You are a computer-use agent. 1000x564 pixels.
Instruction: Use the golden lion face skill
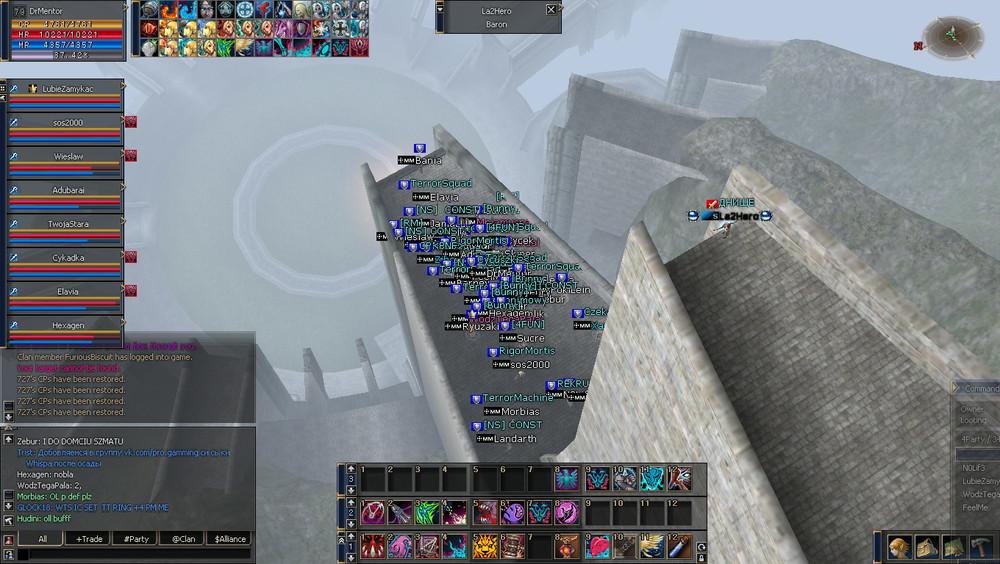coord(484,546)
